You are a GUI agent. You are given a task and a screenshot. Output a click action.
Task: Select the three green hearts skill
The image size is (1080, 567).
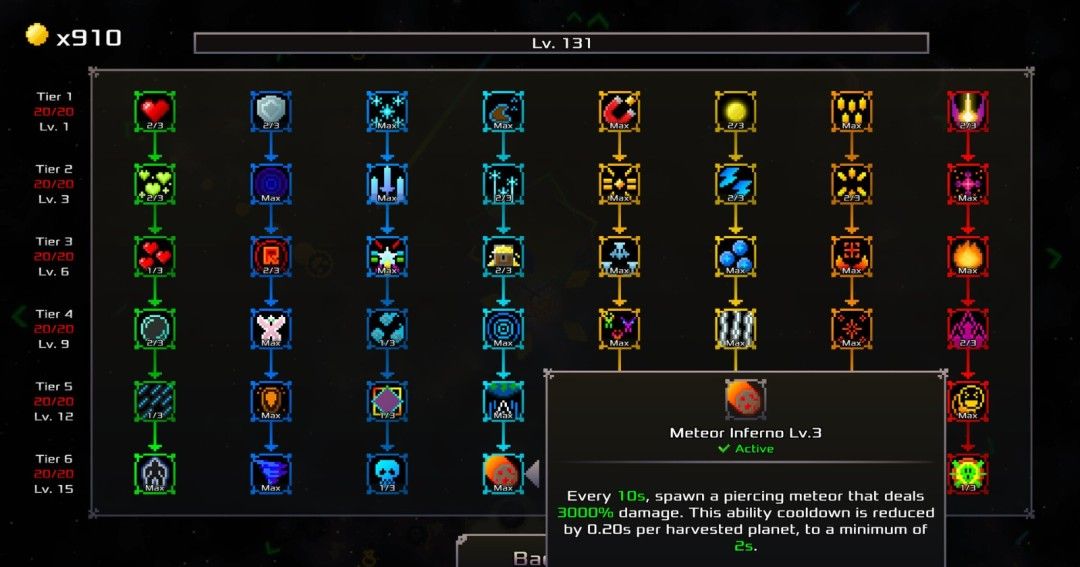click(155, 183)
